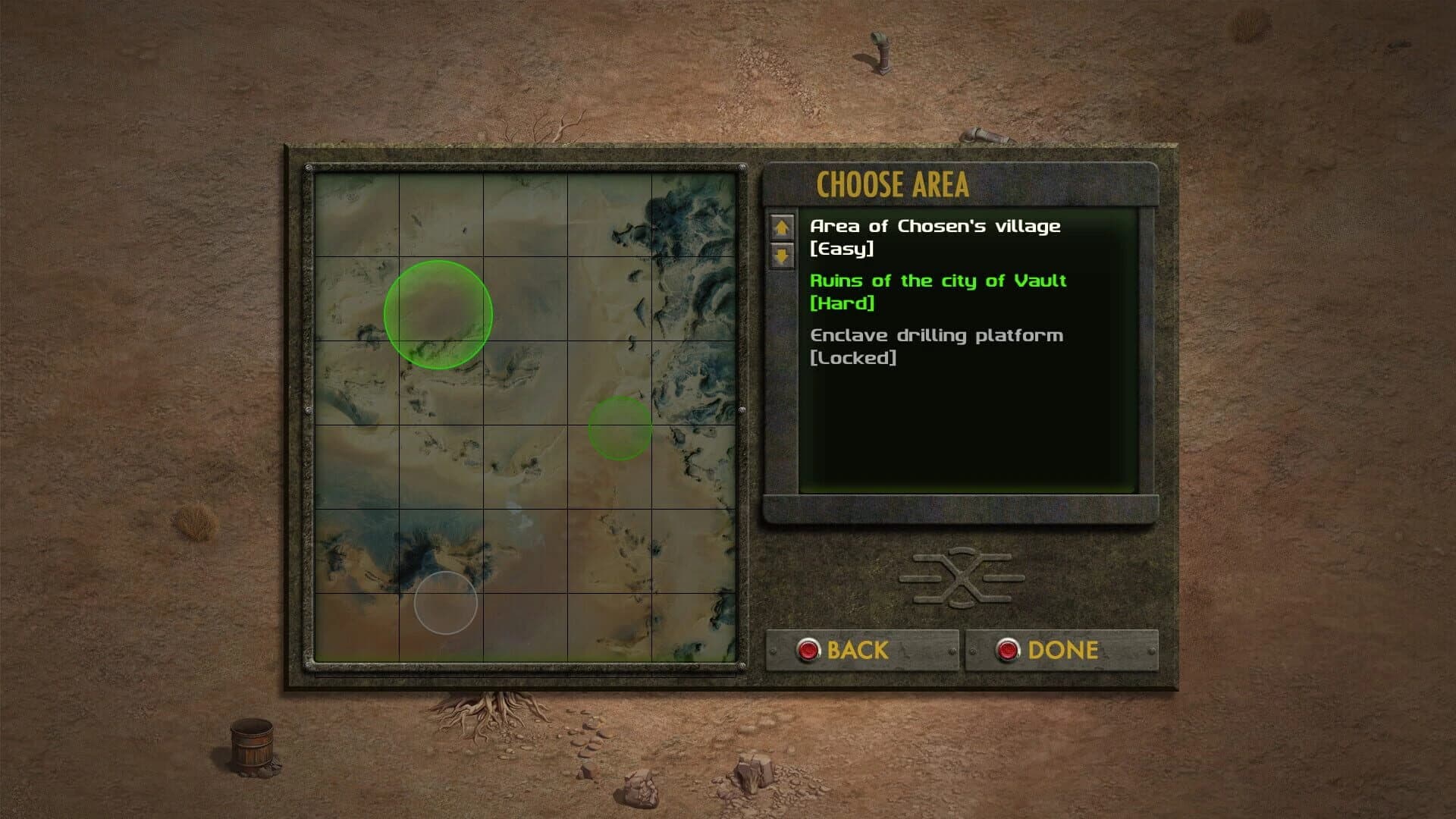Select 'Area of Chosen's village [Easy]' entry
Image resolution: width=1456 pixels, height=819 pixels.
coord(935,236)
